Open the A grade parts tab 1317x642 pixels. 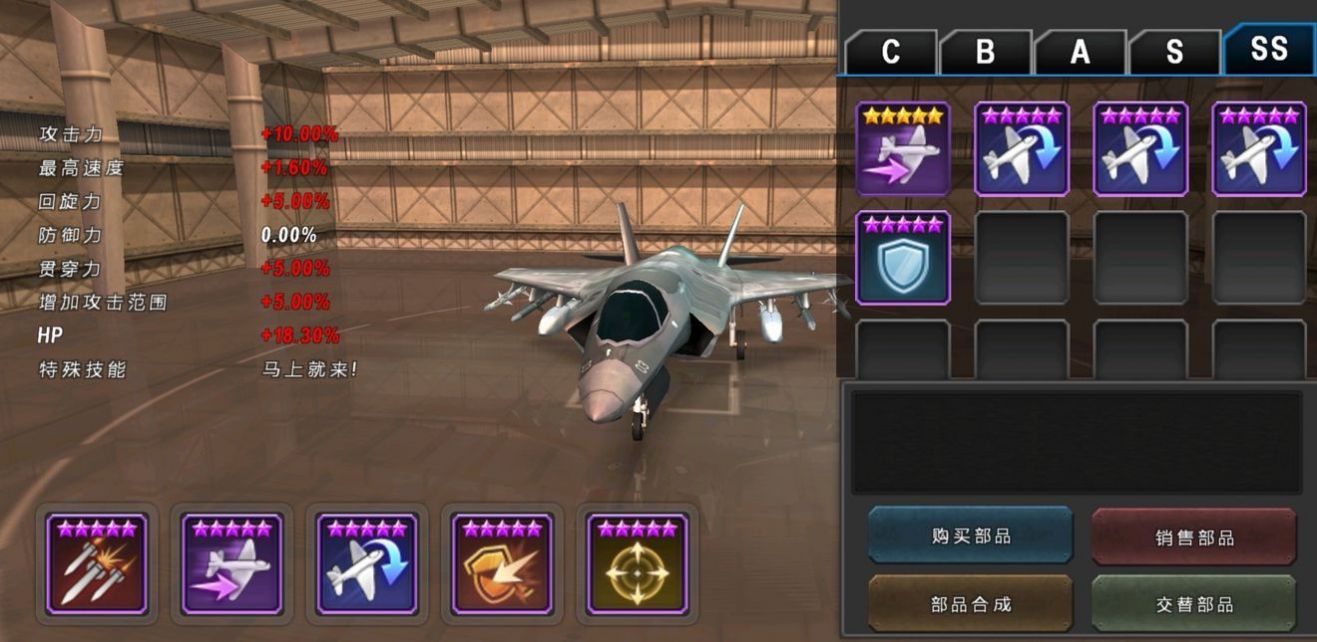1080,52
